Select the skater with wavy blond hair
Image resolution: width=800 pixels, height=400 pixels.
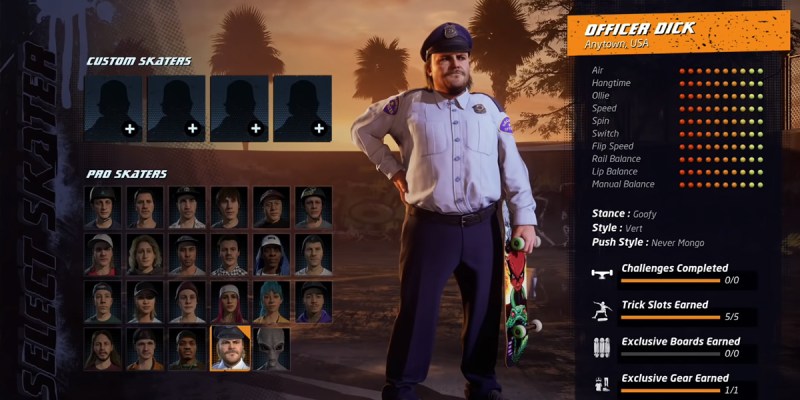[x=145, y=255]
